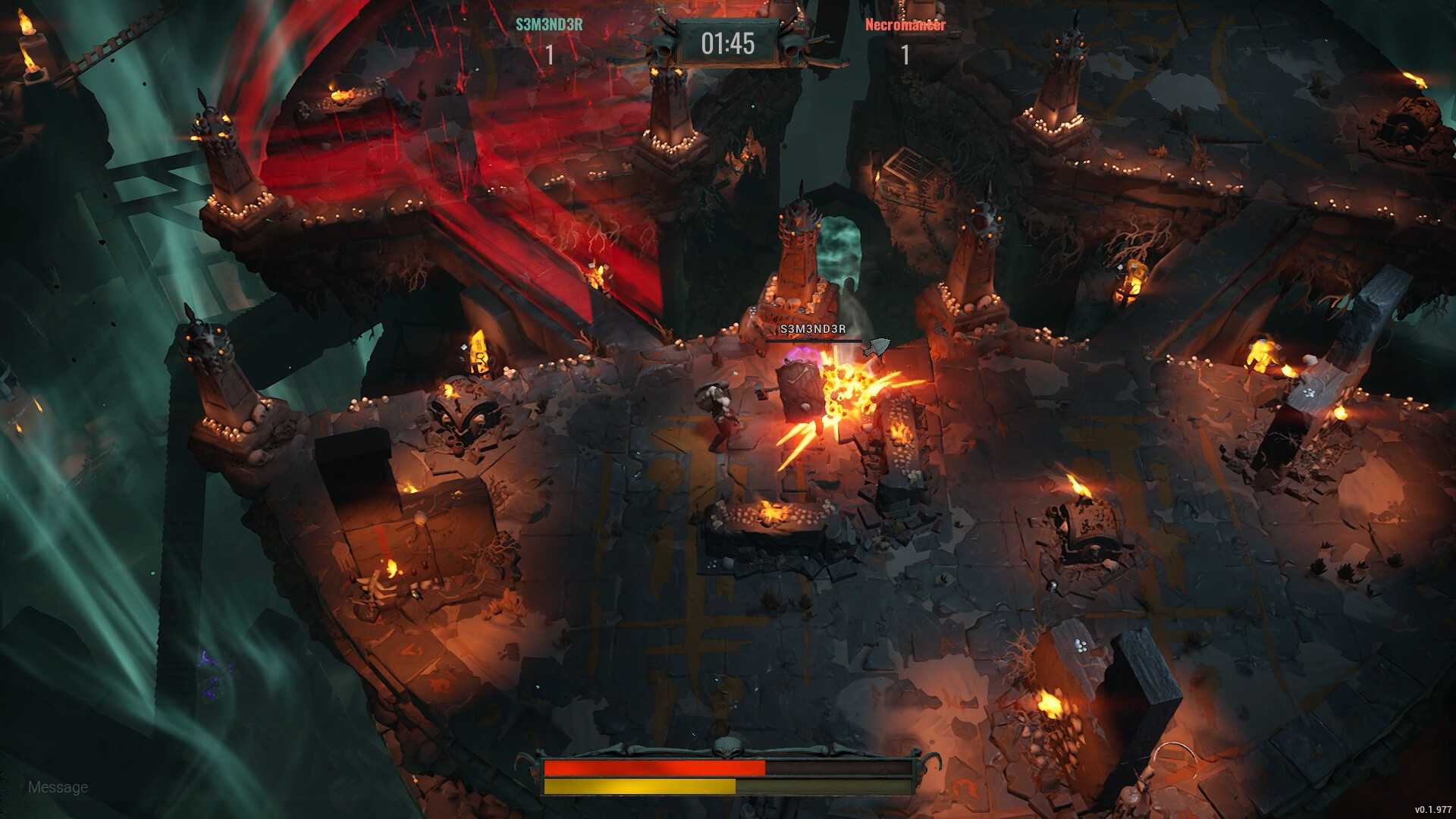Click the score 1 under Necromancer

click(905, 55)
